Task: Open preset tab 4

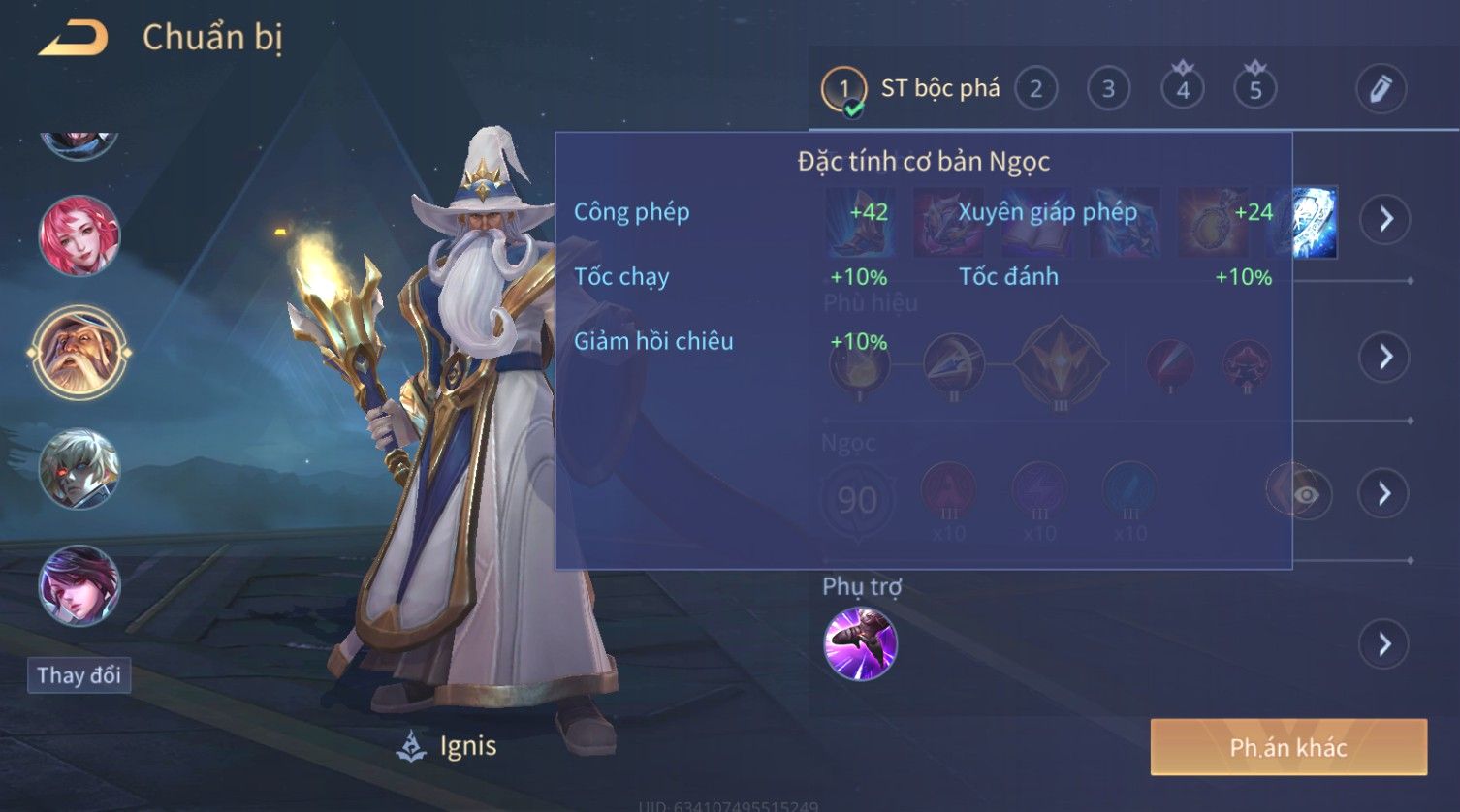Action: pos(1182,89)
